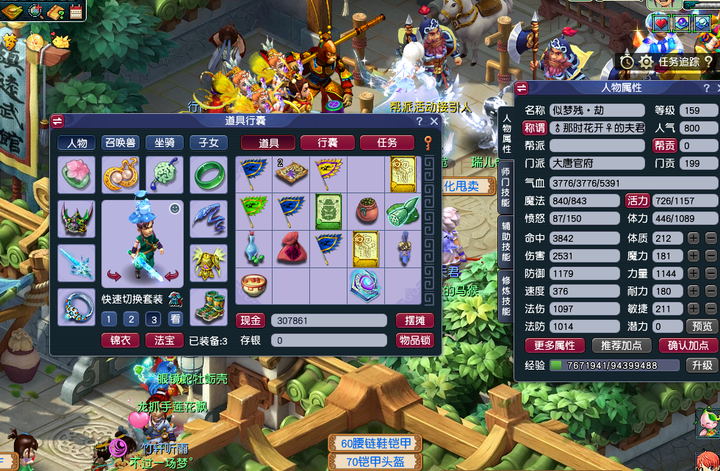Switch to the 行囊 bag tab
720x471 pixels.
[327, 143]
